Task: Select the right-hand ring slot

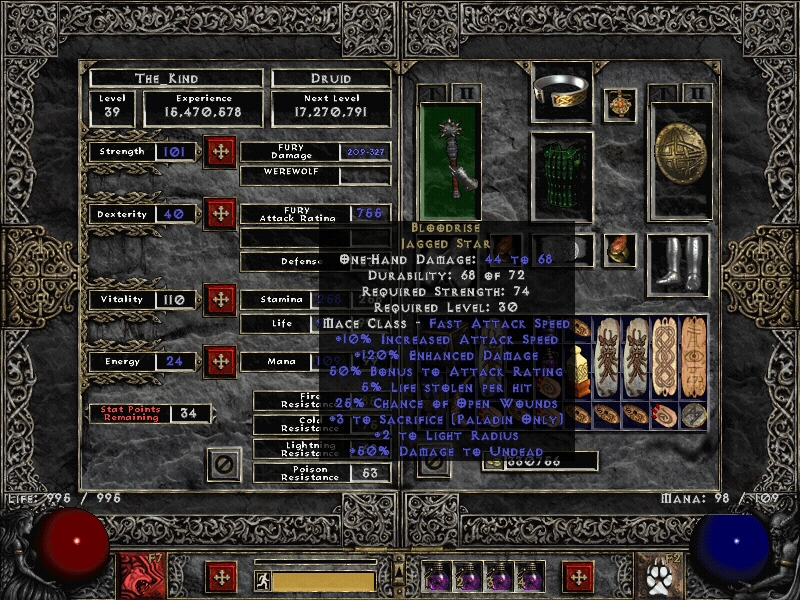Action: click(621, 249)
